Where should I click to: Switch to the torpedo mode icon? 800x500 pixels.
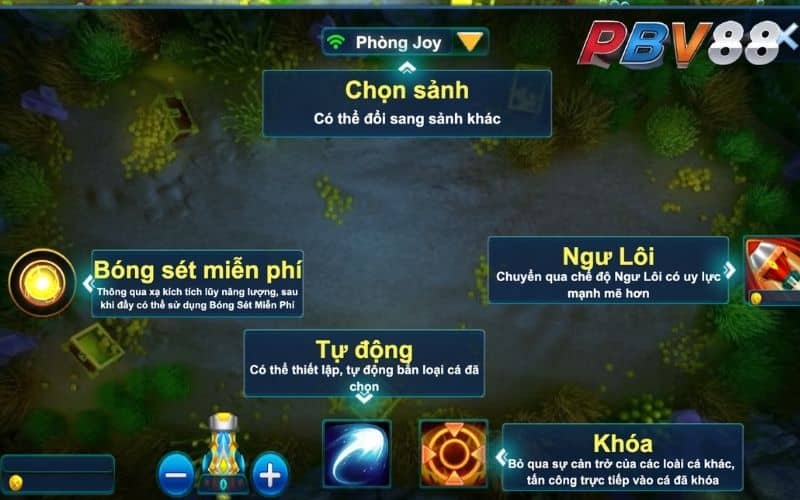(773, 269)
